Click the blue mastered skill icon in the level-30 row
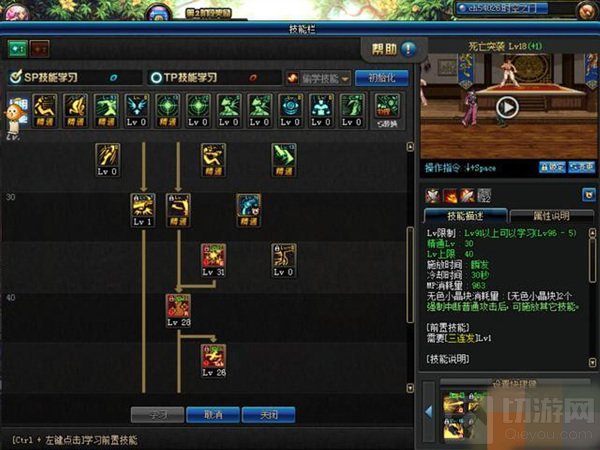The width and height of the screenshot is (600, 450). tap(249, 208)
